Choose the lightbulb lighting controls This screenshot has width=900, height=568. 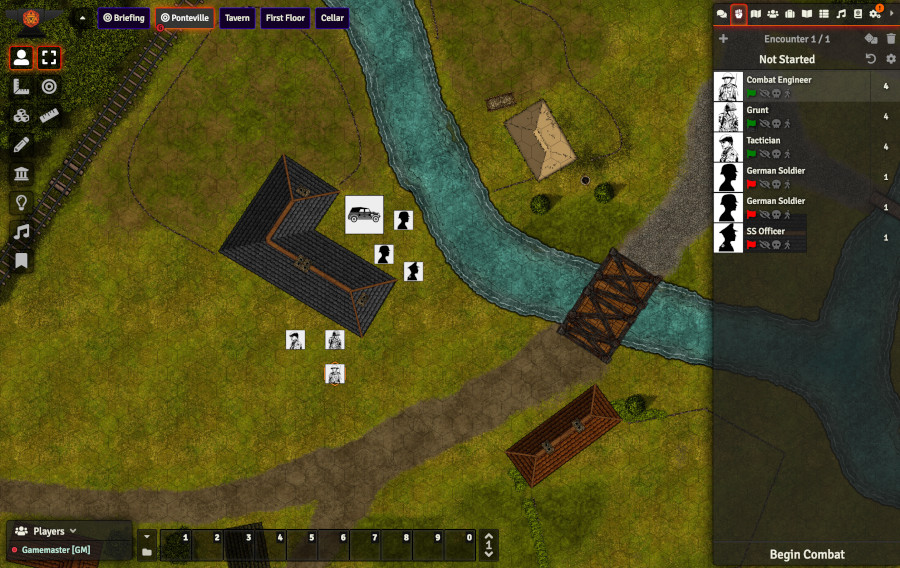tap(21, 202)
